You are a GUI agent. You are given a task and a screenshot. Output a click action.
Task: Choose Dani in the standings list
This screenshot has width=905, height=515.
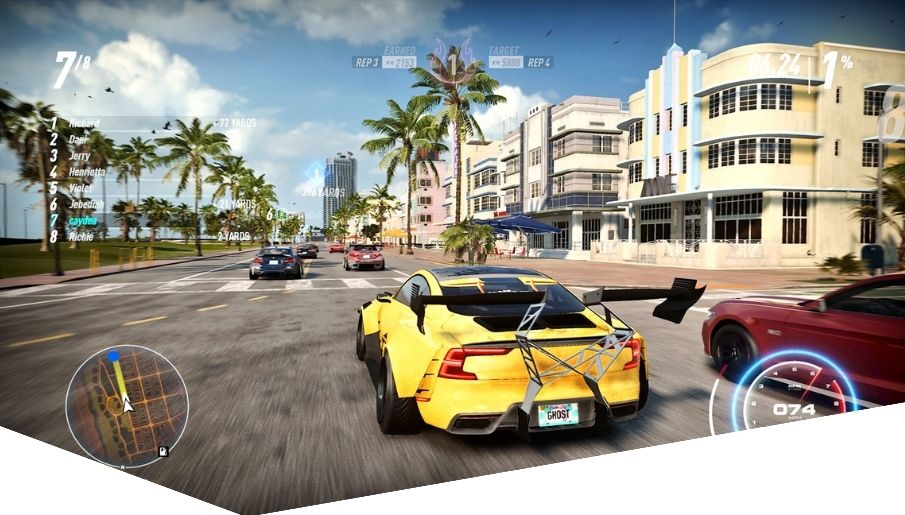coord(80,139)
